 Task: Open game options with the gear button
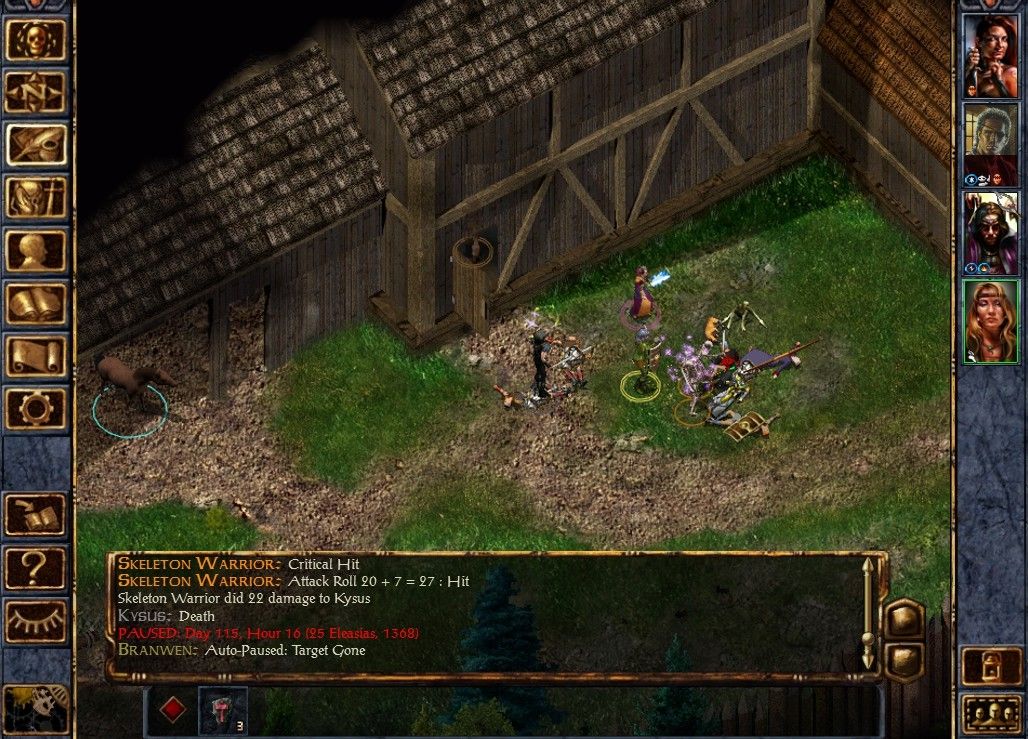(36, 408)
